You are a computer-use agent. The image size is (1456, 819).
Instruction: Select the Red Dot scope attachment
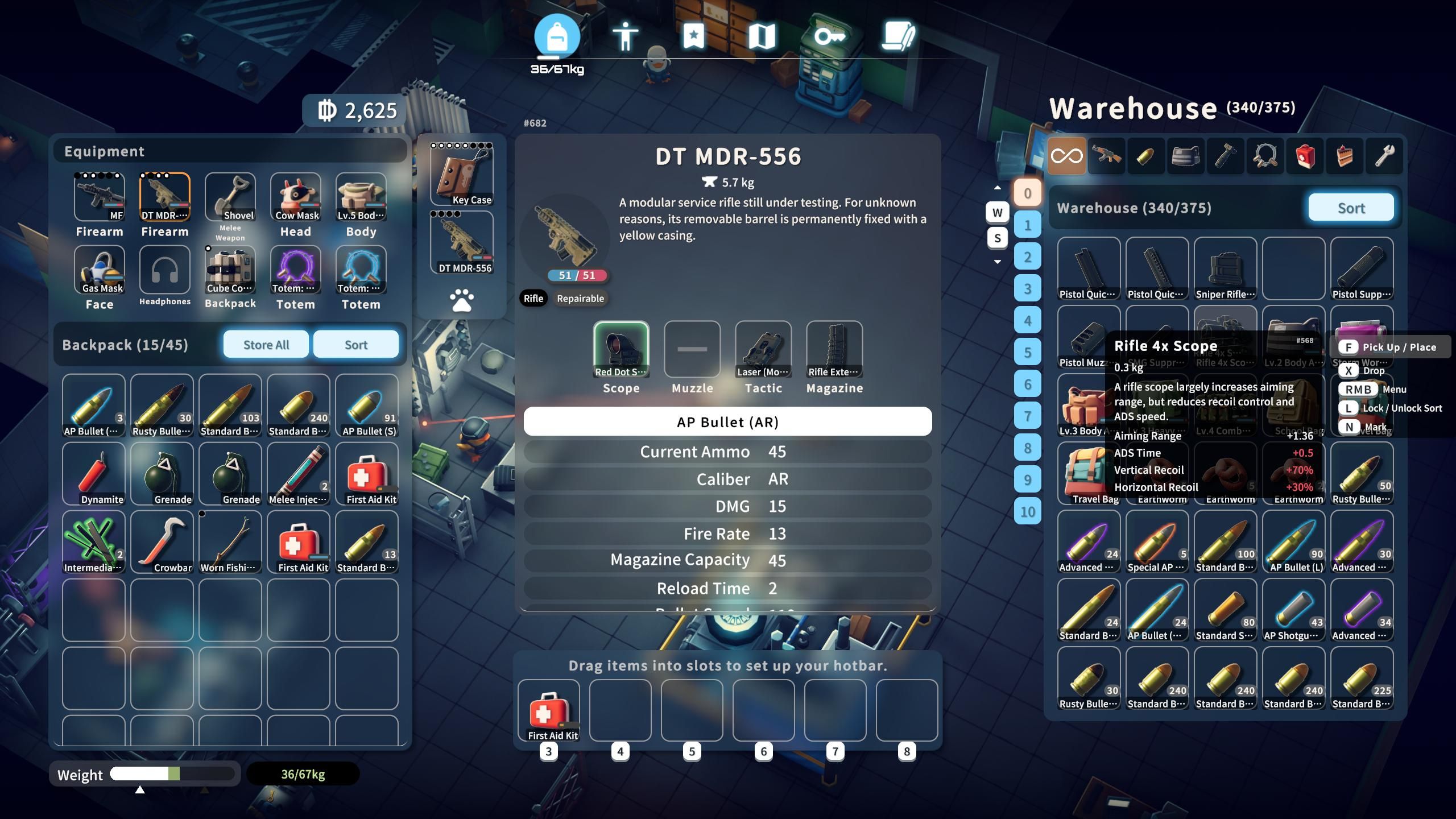coord(621,349)
